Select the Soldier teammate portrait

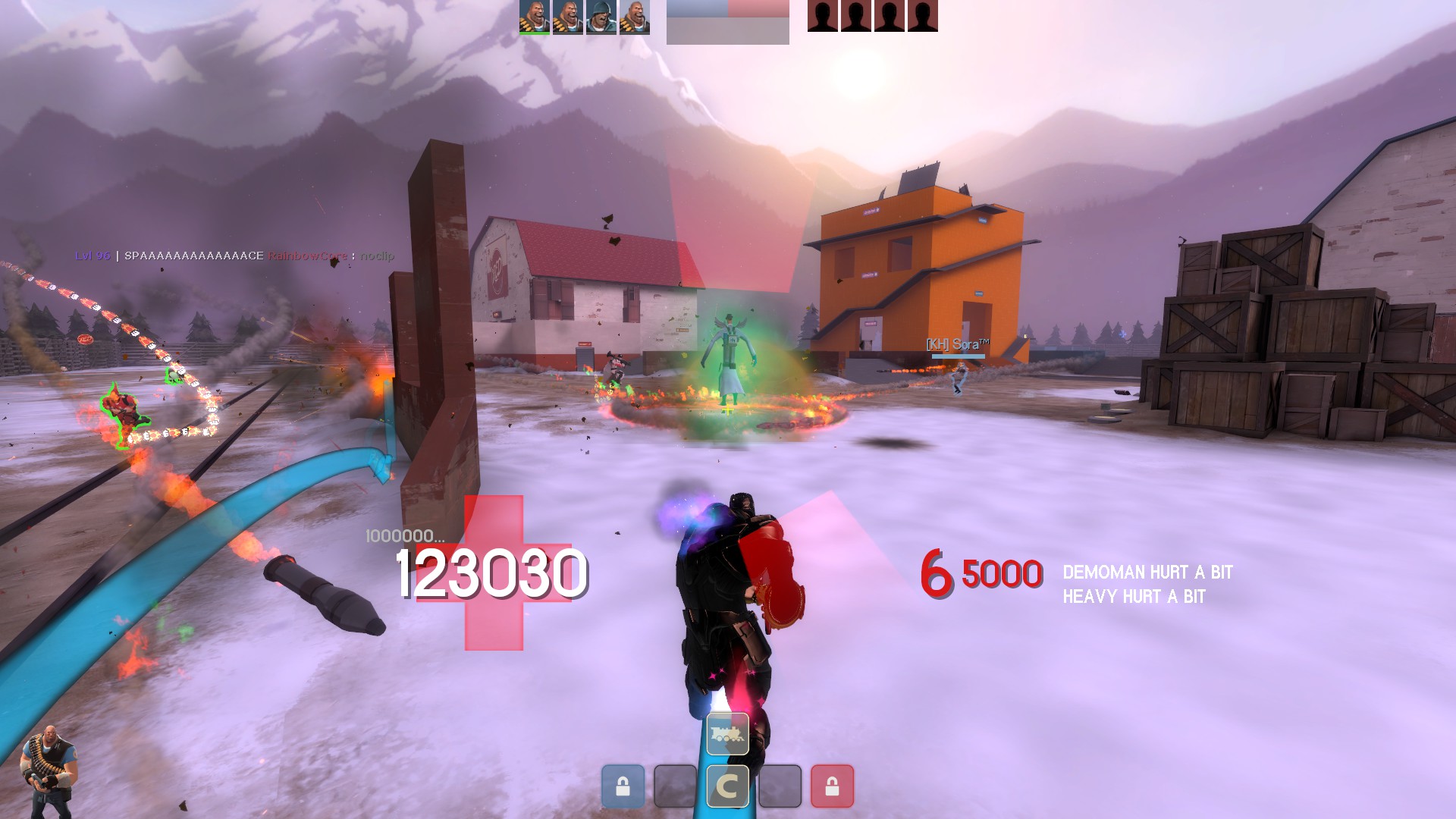(x=601, y=17)
